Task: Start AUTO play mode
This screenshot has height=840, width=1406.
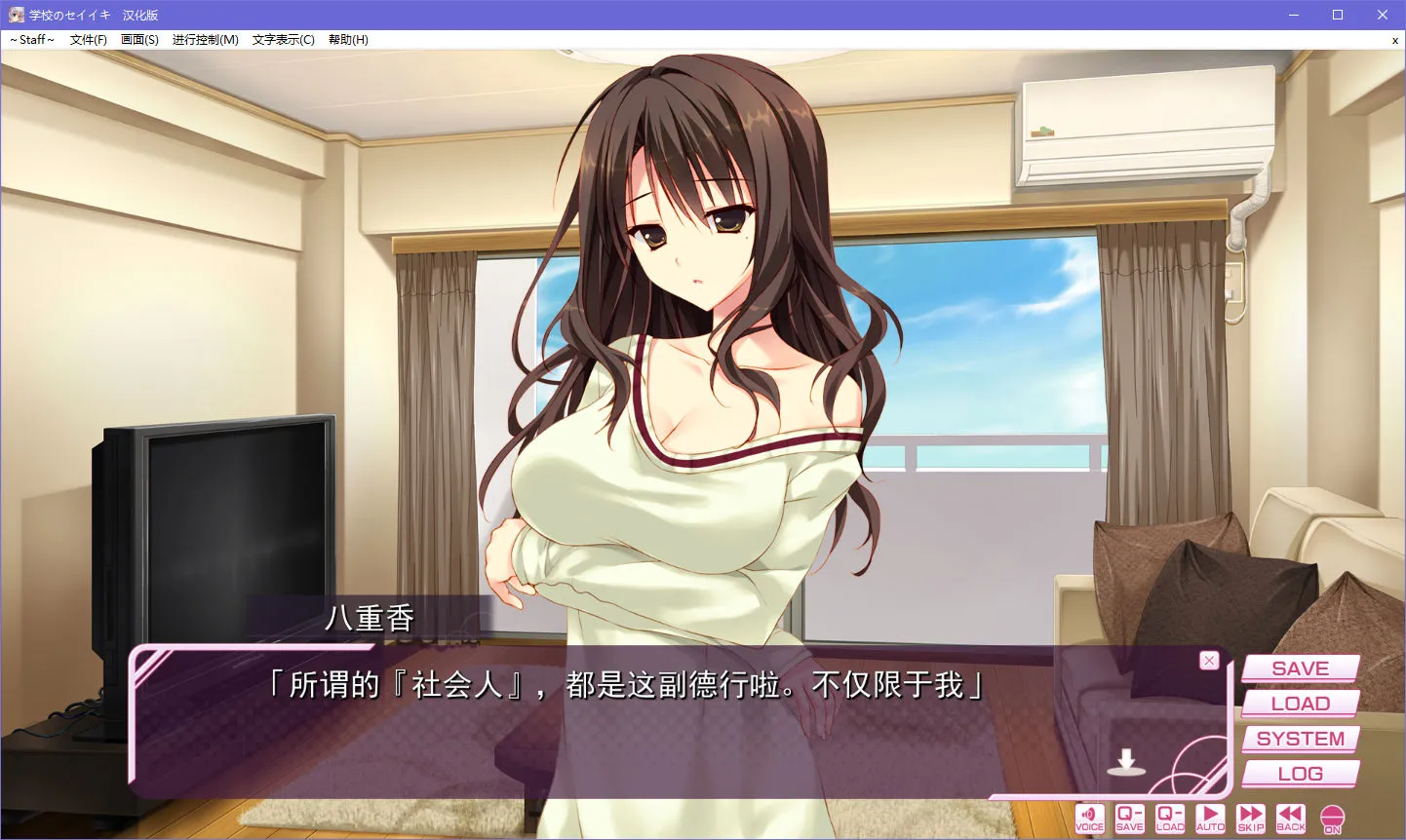Action: tap(1210, 819)
